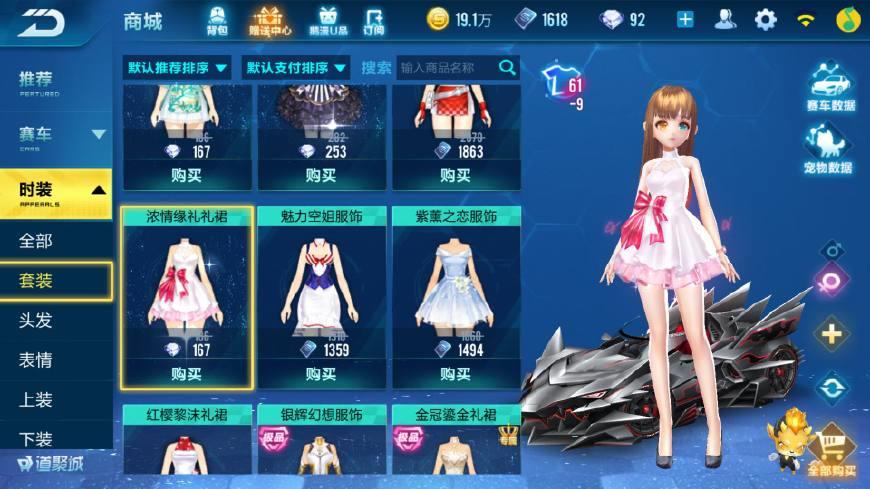The width and height of the screenshot is (870, 489).
Task: Open 赛车数据 car data panel
Action: click(x=830, y=88)
